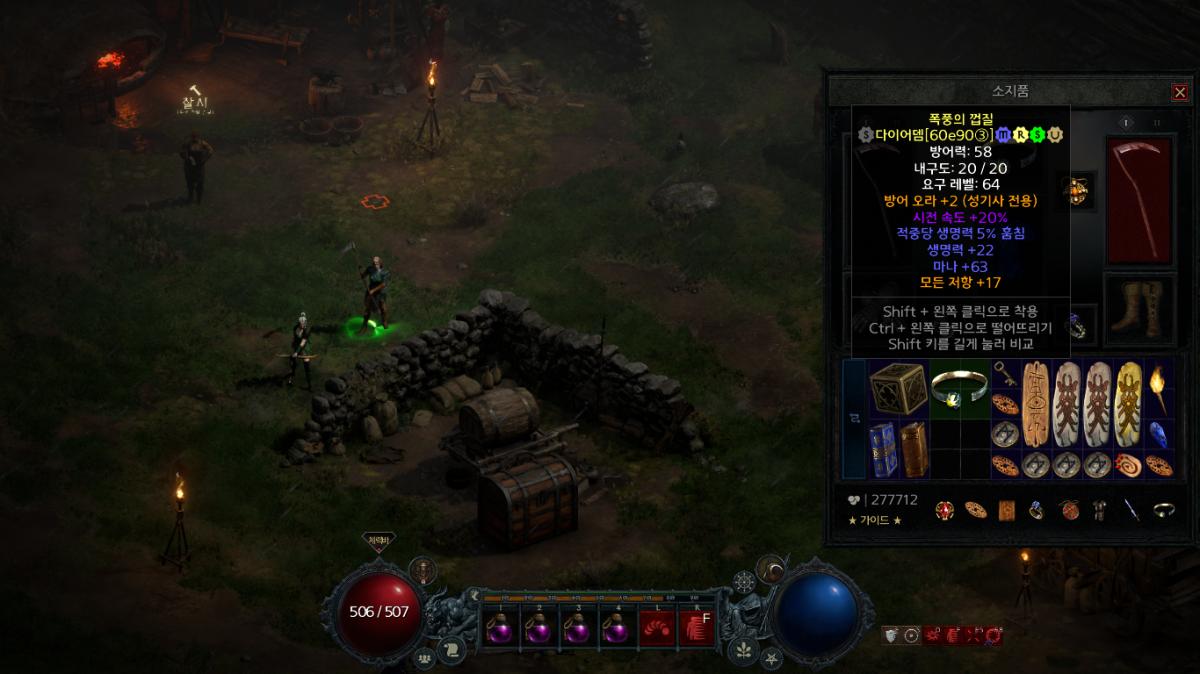
Task: Switch to weapon set II tab
Action: tap(1157, 122)
